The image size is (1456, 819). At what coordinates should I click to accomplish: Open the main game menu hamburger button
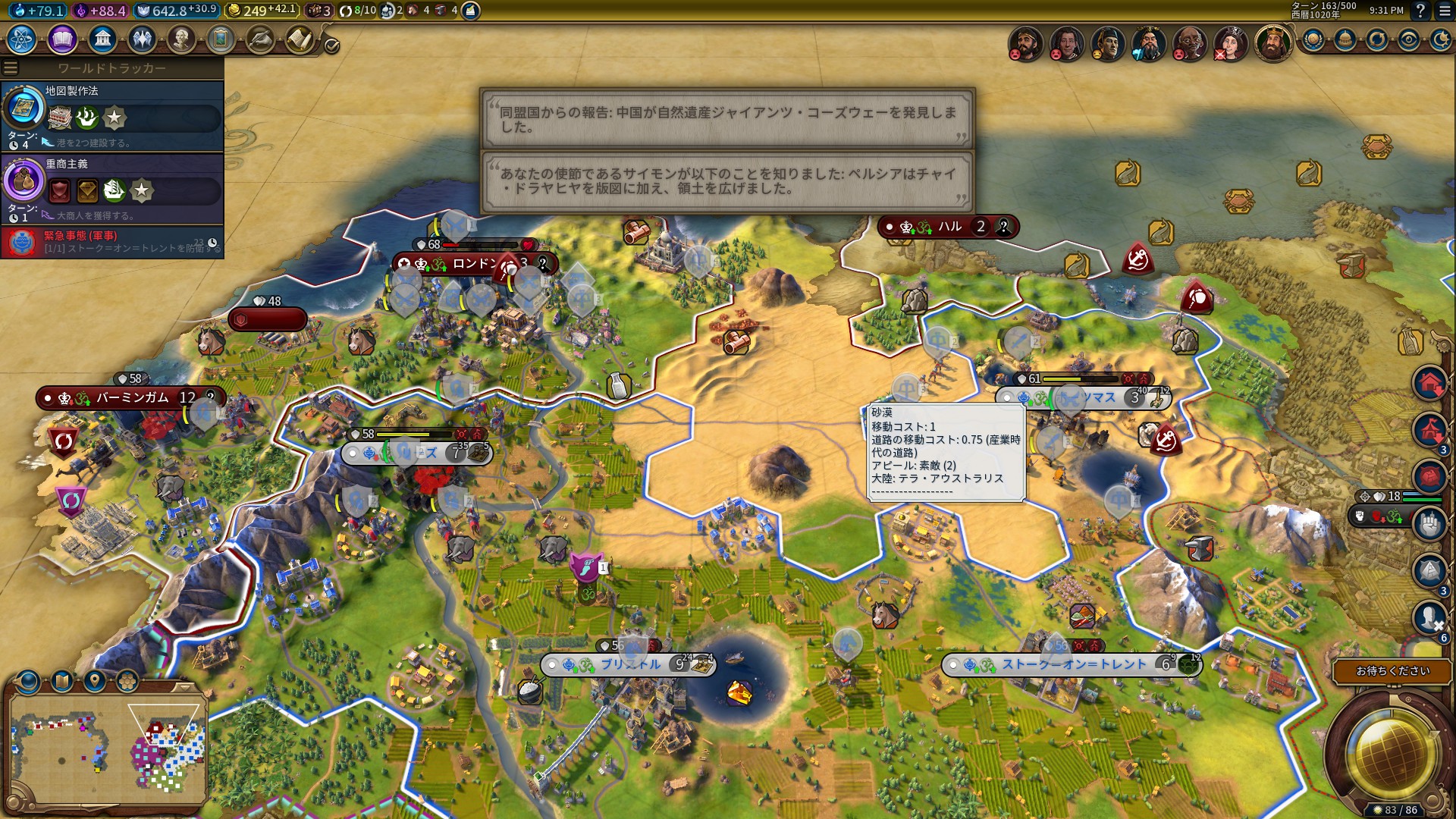pyautogui.click(x=1445, y=11)
